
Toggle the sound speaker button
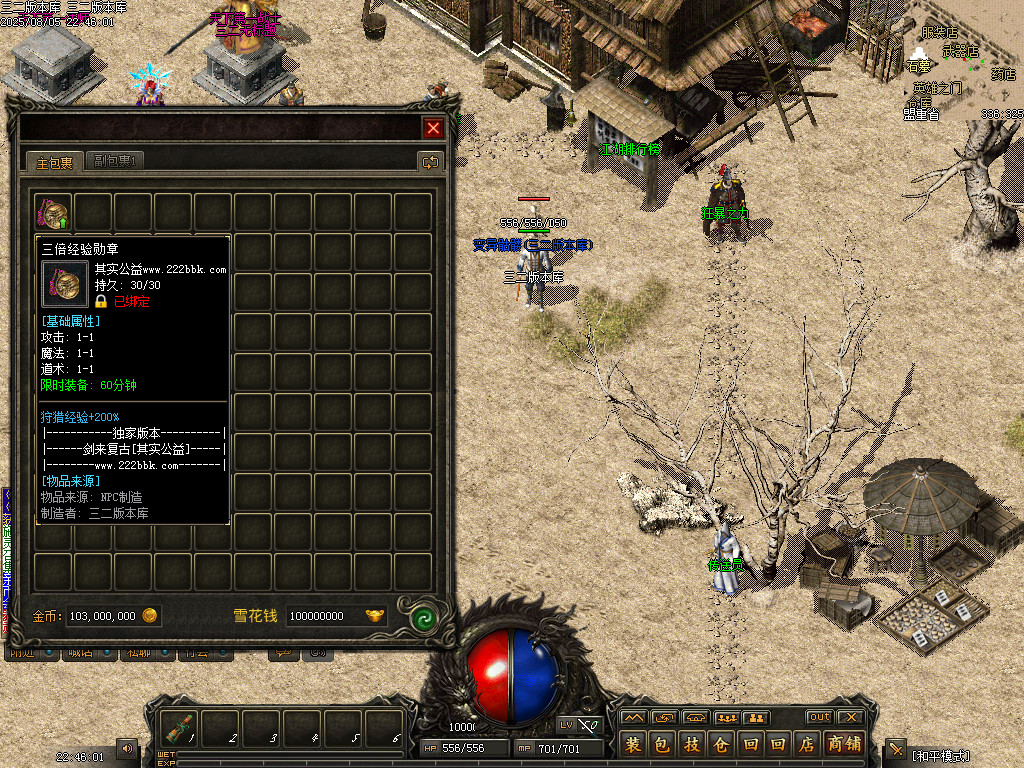pos(127,747)
